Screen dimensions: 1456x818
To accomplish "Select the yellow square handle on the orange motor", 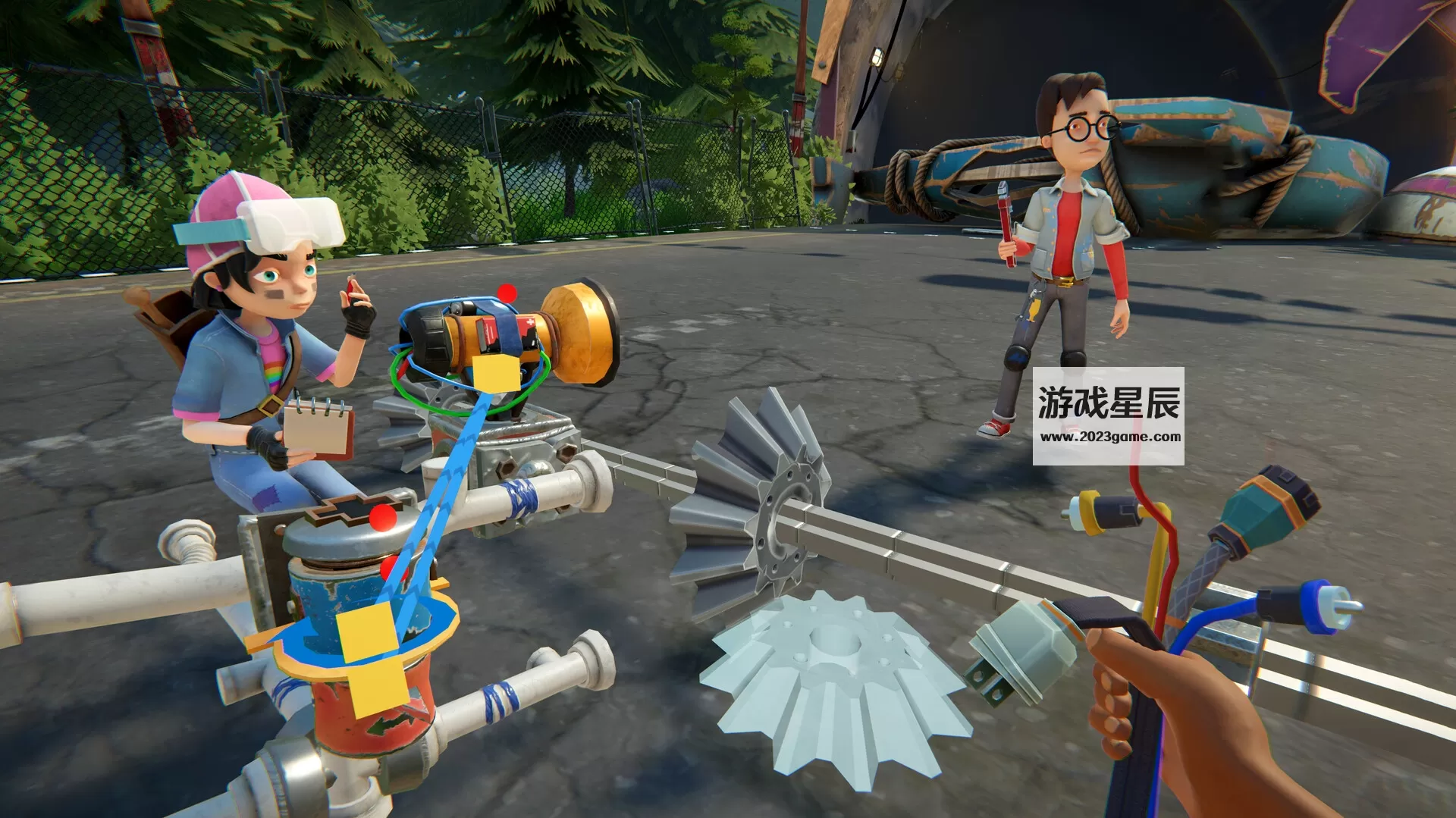I will click(x=497, y=373).
